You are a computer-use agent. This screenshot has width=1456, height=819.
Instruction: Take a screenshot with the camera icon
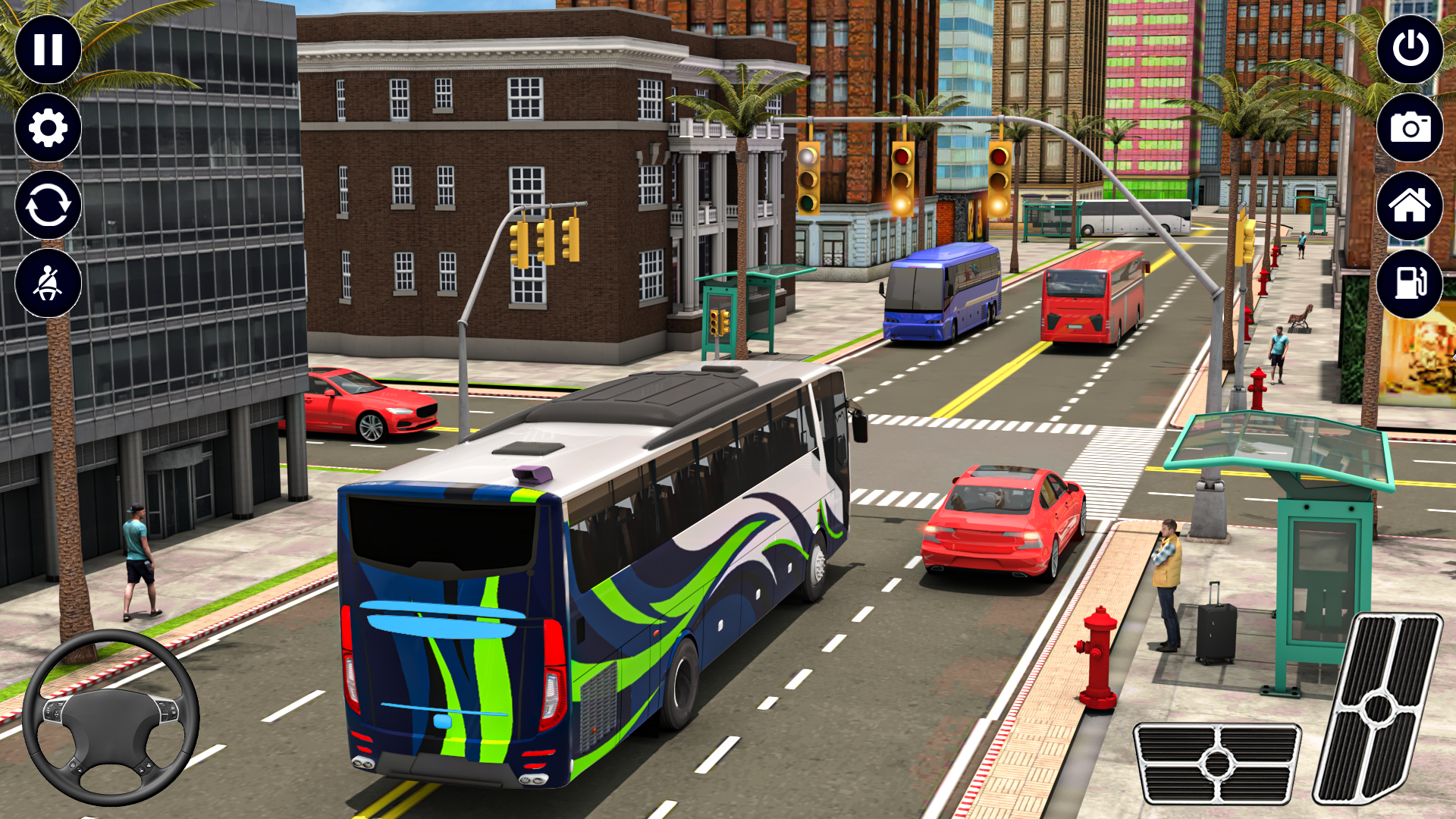coord(1408,128)
